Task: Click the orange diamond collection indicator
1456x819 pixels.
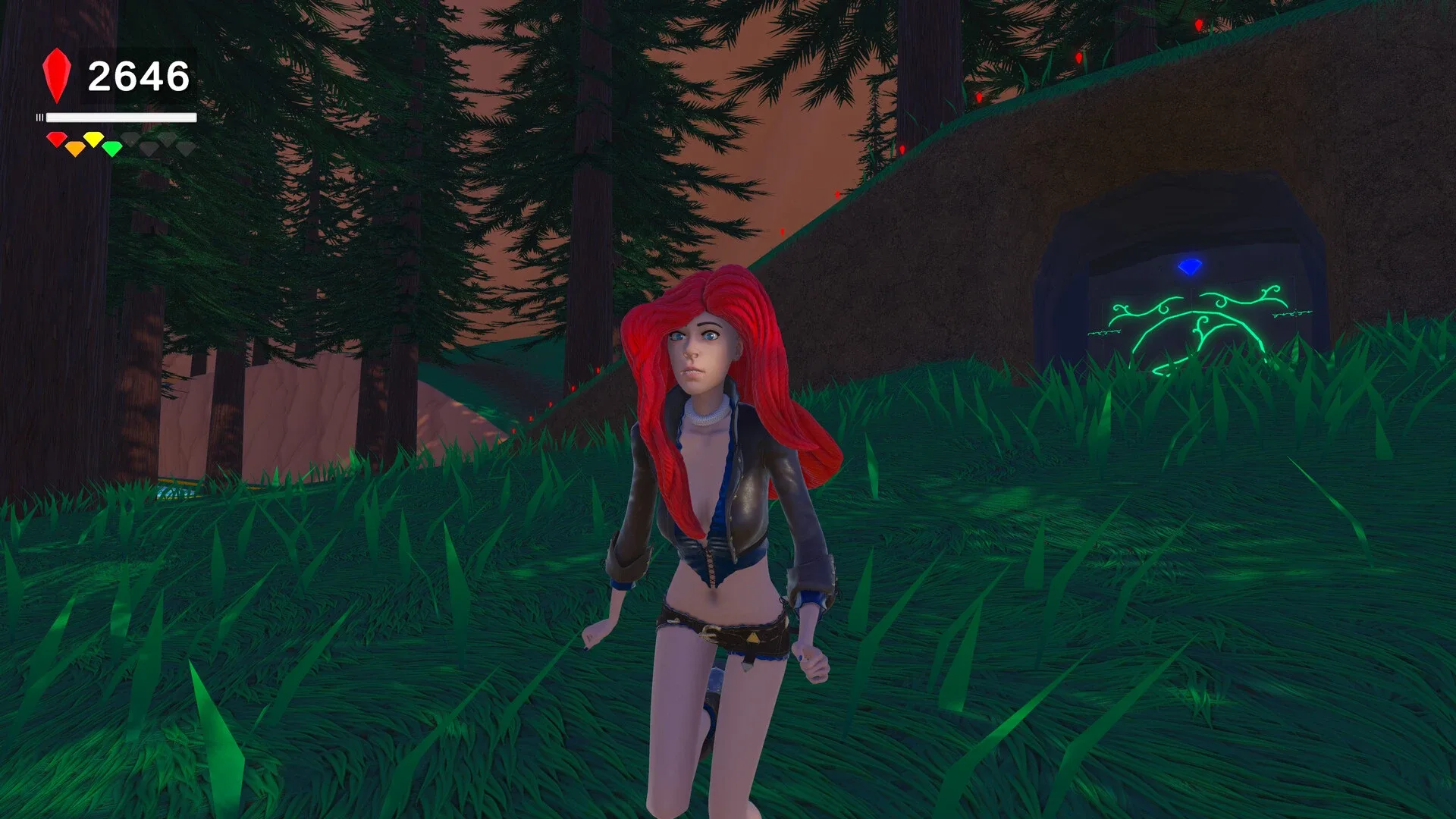Action: (x=75, y=147)
